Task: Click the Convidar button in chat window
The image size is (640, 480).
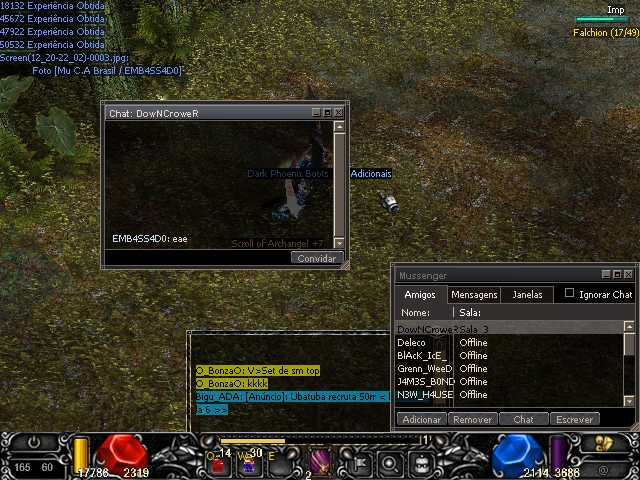Action: point(318,258)
